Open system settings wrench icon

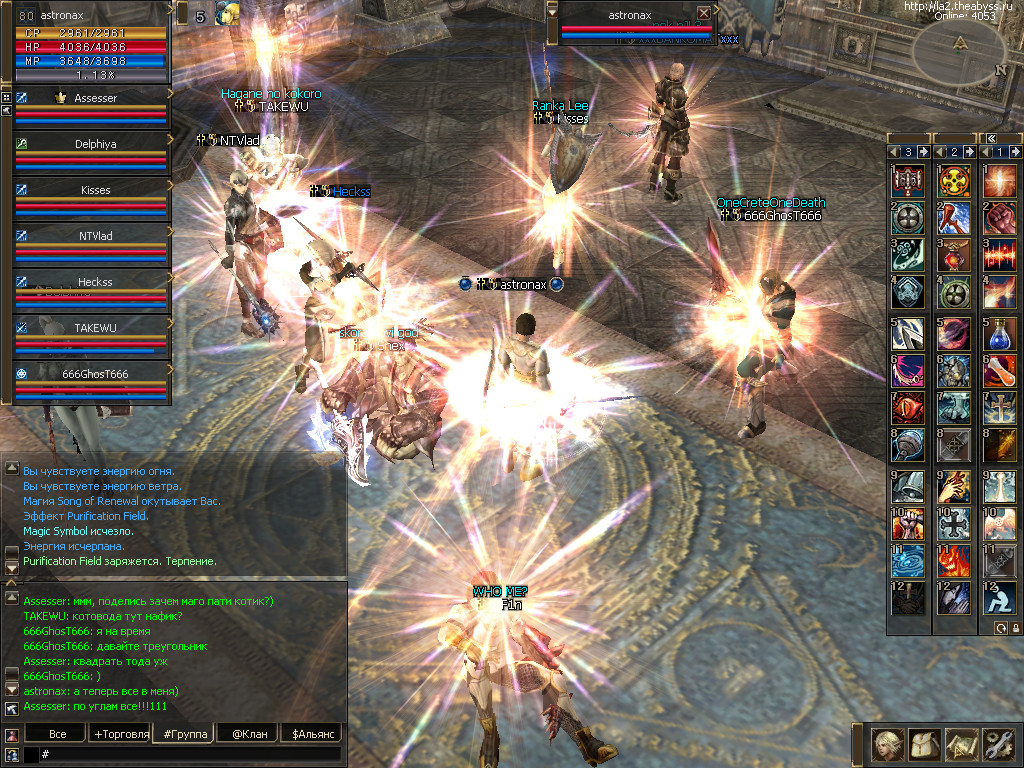point(998,745)
